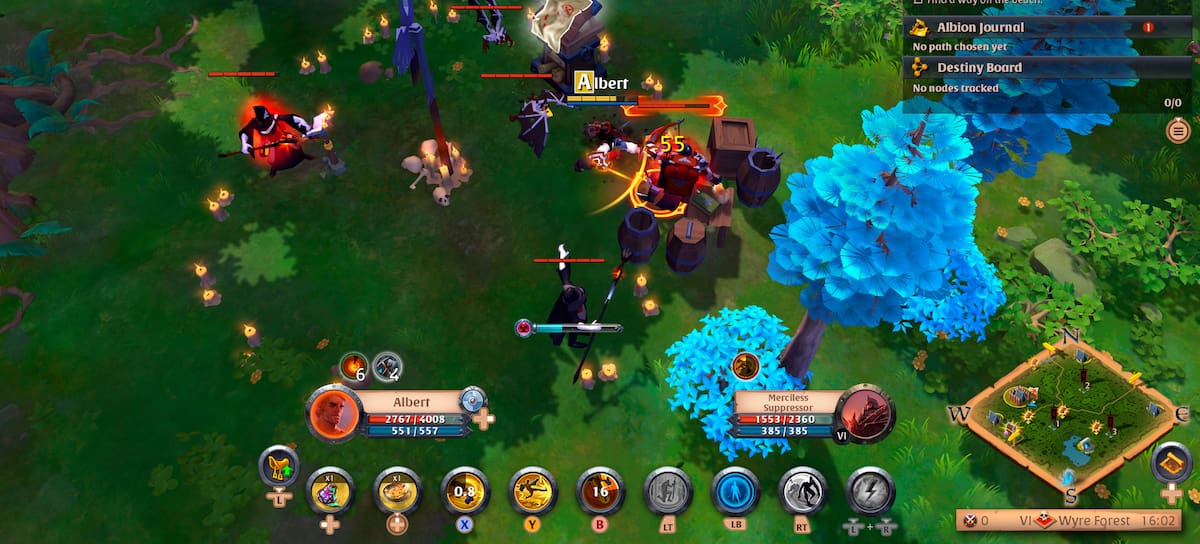Activate the lightning bolt ability

pos(870,490)
